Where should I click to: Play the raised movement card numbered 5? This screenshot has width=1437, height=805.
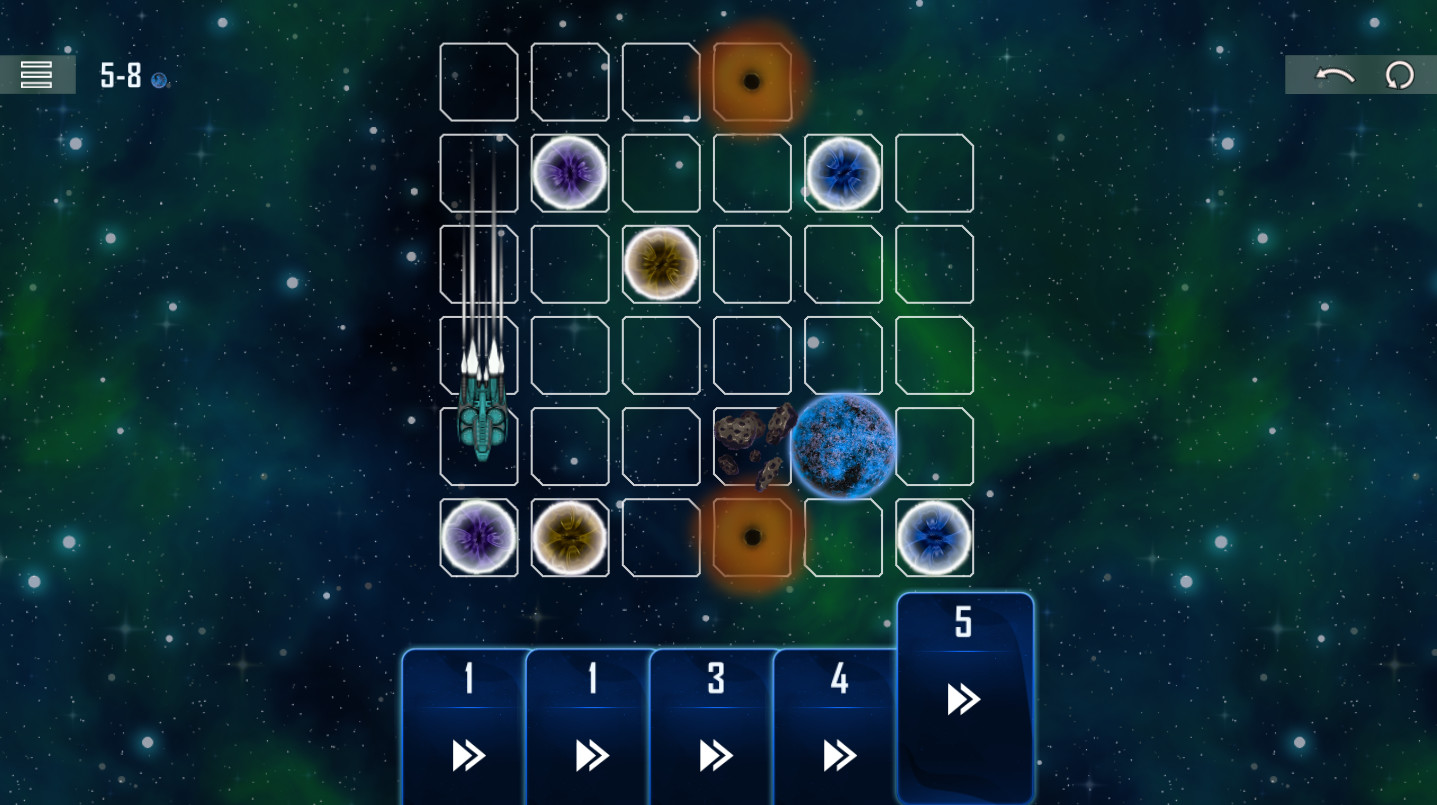(x=962, y=697)
